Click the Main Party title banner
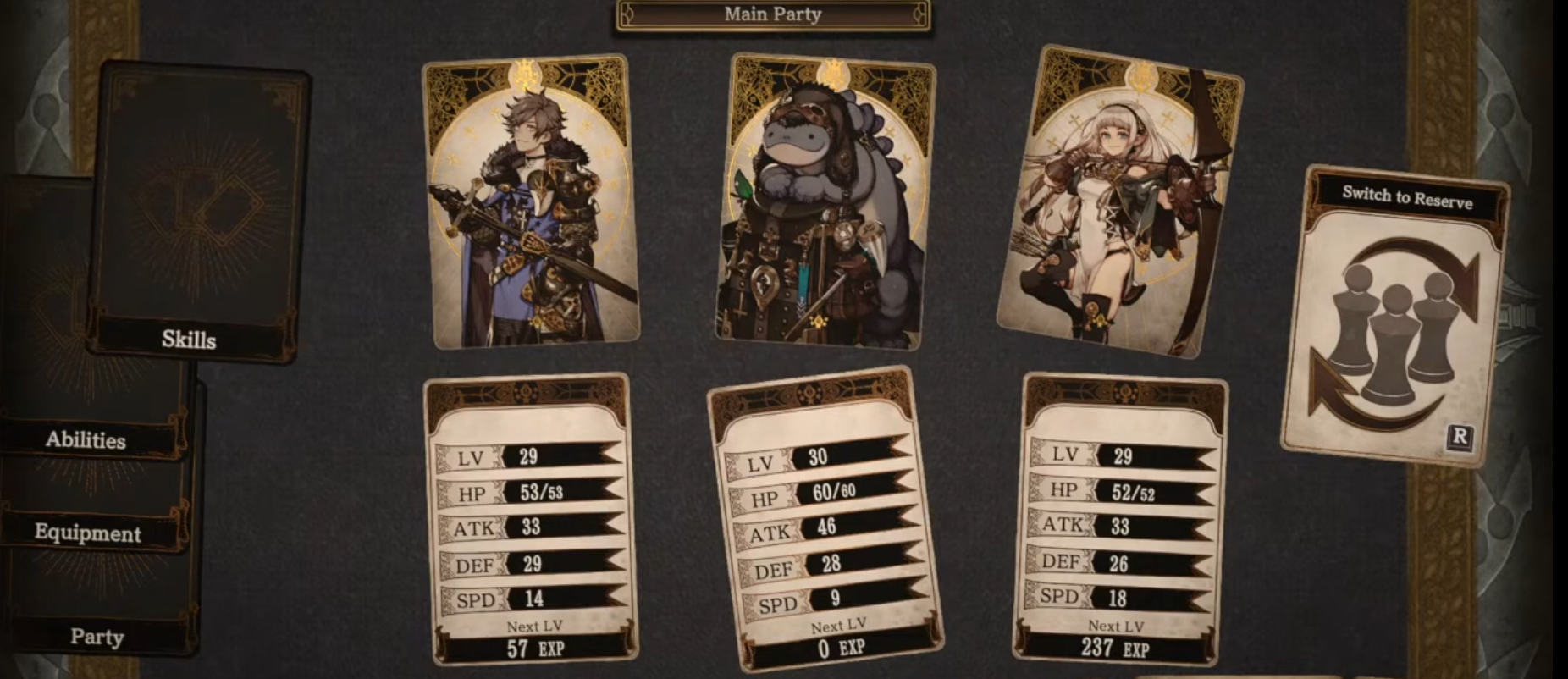 pos(770,14)
